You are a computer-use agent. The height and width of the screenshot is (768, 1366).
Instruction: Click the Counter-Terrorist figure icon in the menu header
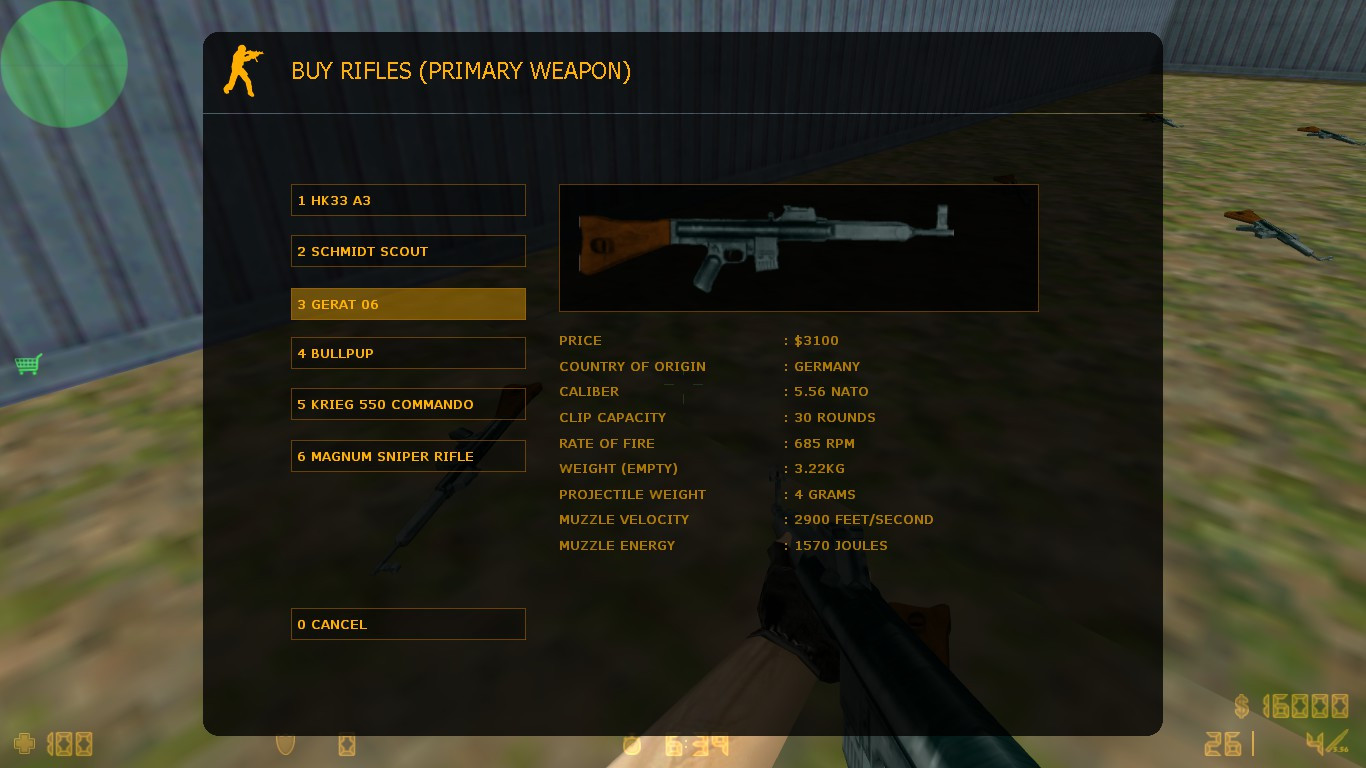point(240,71)
